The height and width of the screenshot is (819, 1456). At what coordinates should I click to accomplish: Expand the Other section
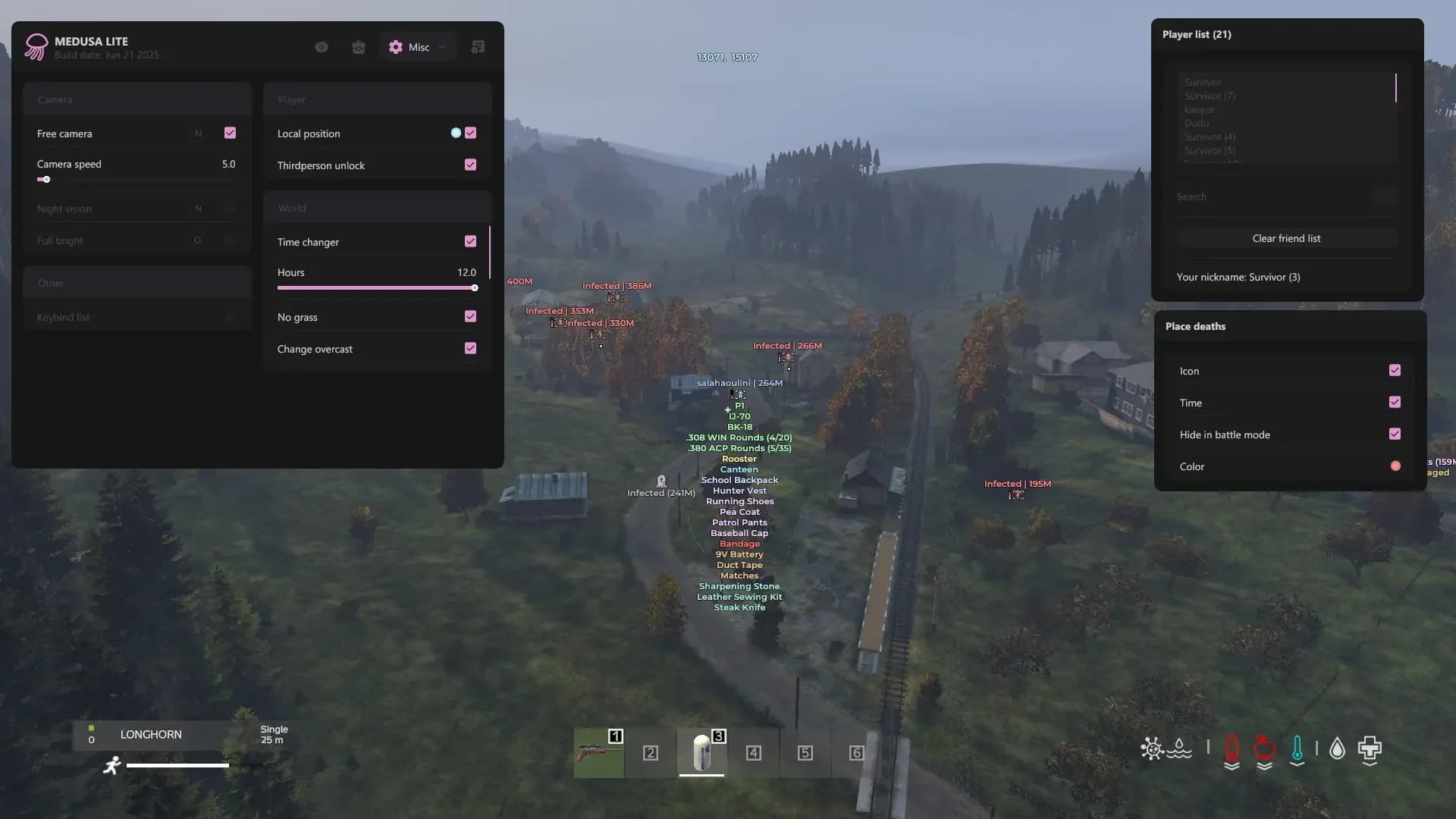coord(136,283)
